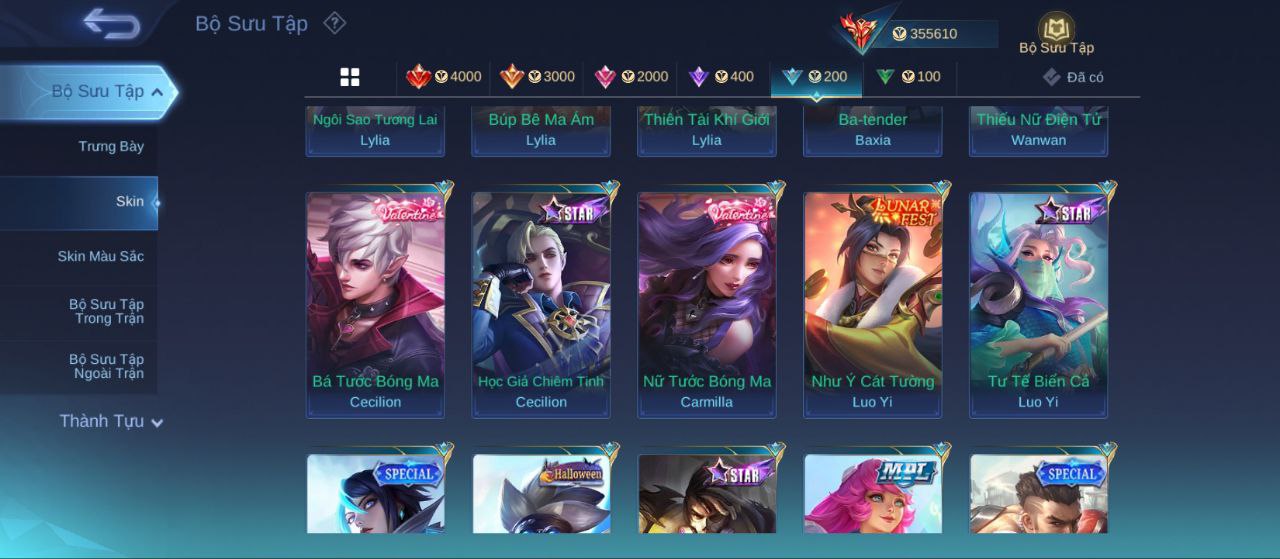Screen dimensions: 1280x559
Task: Switch to the 4000 points tier tab
Action: 443,77
